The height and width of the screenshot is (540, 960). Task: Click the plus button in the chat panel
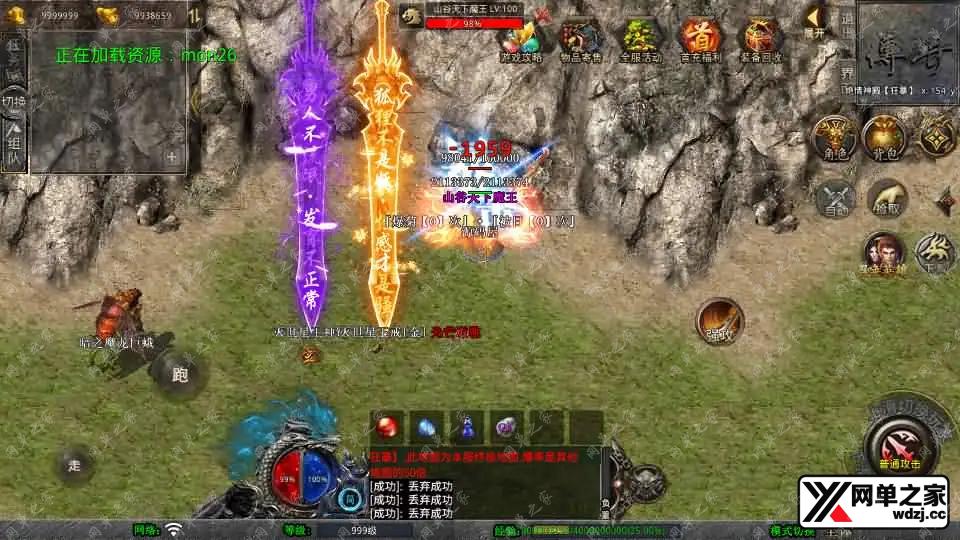pos(172,157)
